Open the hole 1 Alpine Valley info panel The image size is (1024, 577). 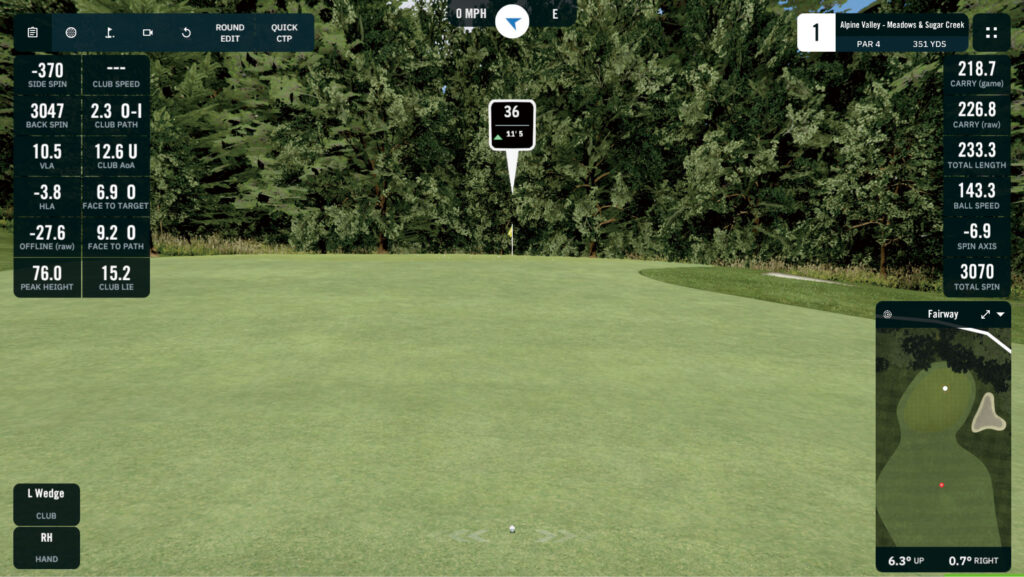[882, 32]
